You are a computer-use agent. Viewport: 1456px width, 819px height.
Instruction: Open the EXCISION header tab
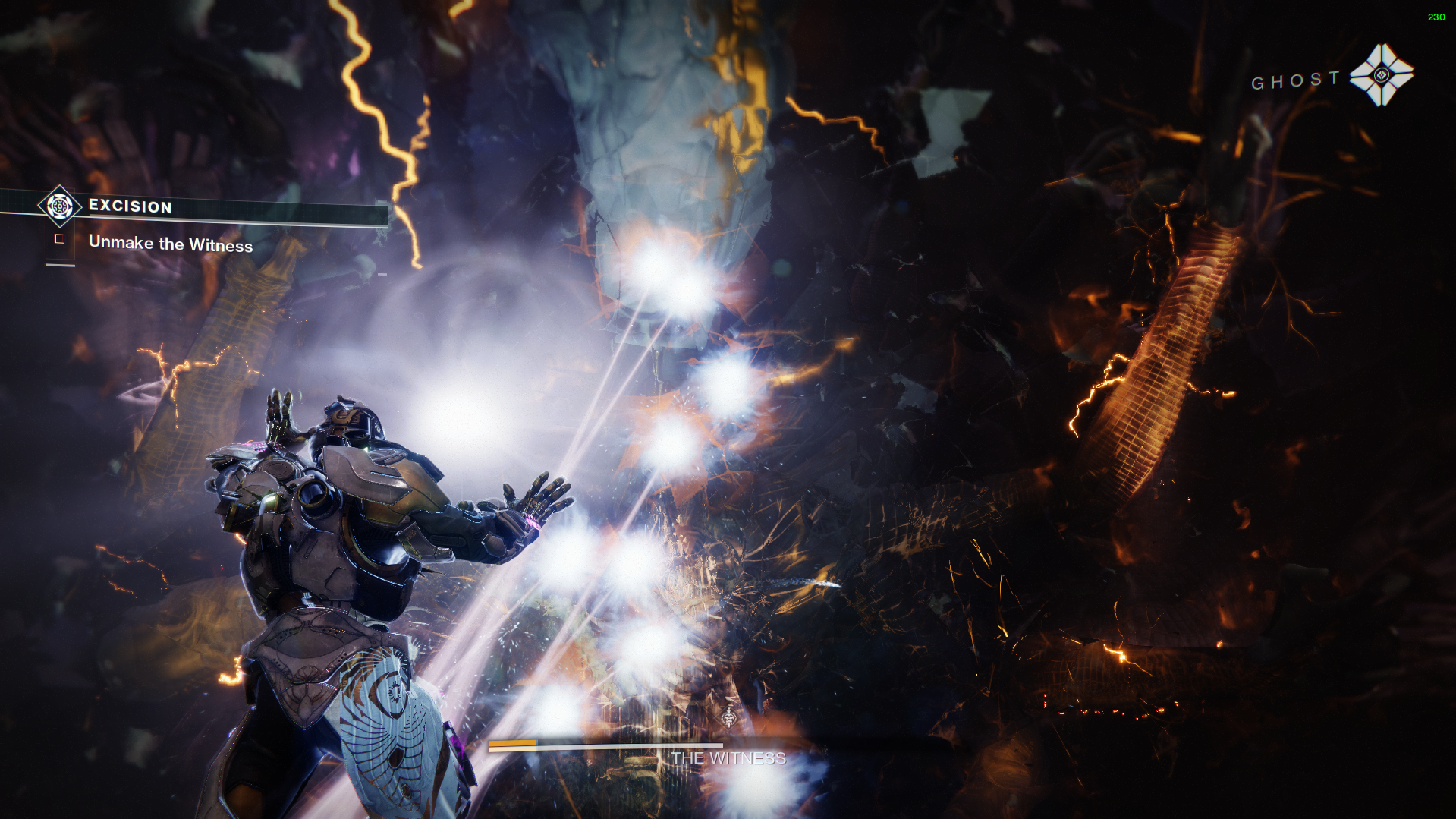click(x=131, y=206)
